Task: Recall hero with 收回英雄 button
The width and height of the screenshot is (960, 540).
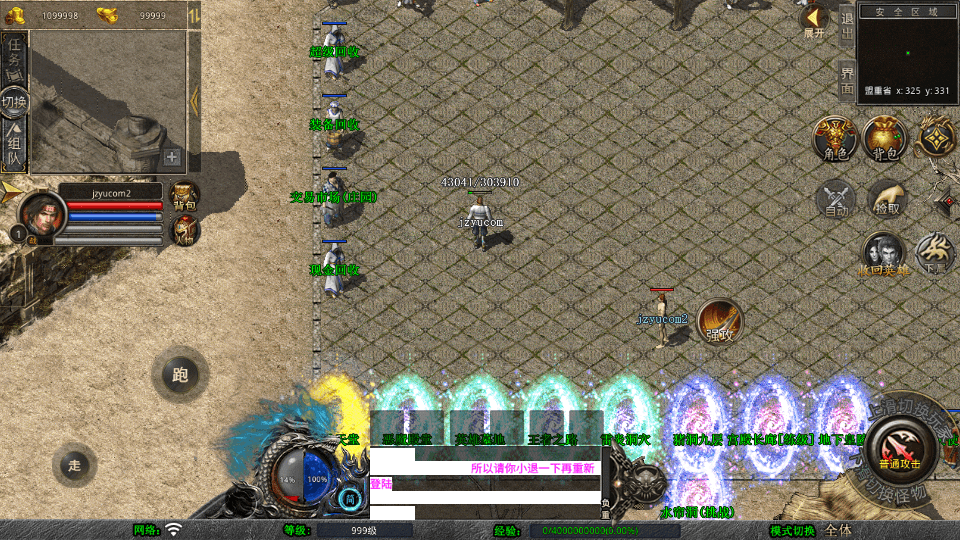Action: pos(884,254)
